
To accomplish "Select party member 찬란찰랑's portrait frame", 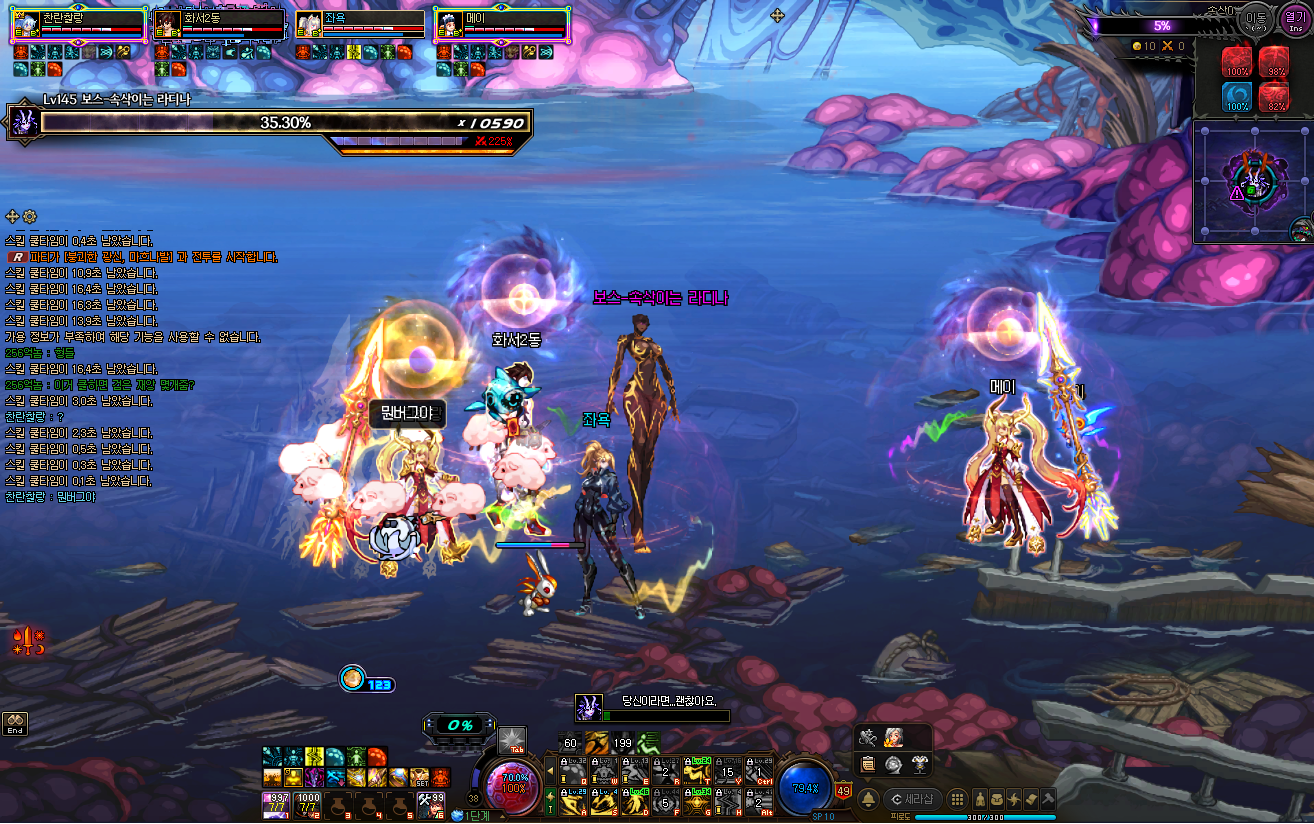I will coord(26,25).
